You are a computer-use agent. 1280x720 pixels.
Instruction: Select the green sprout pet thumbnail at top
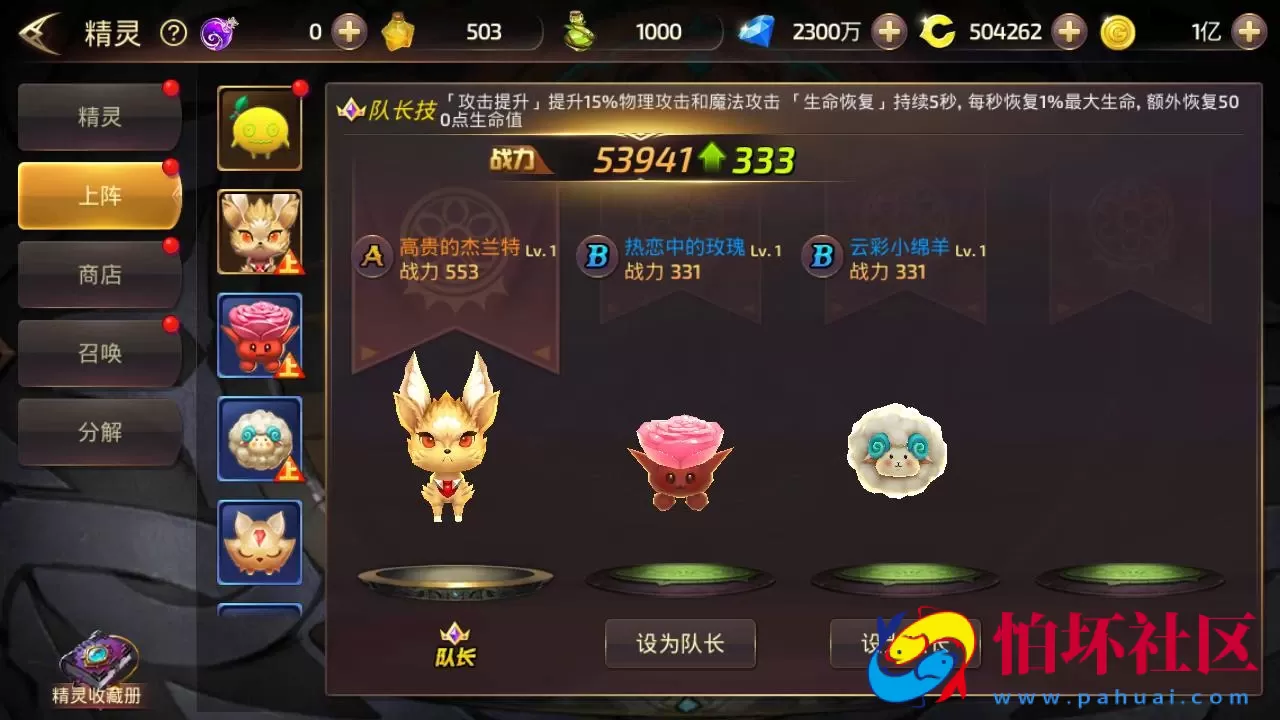(259, 128)
